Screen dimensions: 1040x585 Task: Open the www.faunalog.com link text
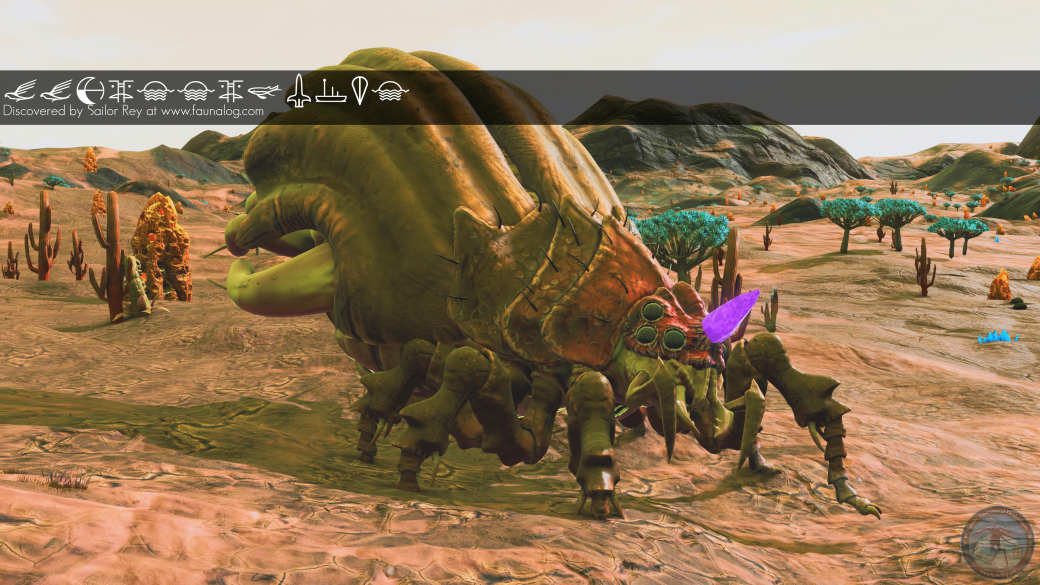click(x=212, y=112)
